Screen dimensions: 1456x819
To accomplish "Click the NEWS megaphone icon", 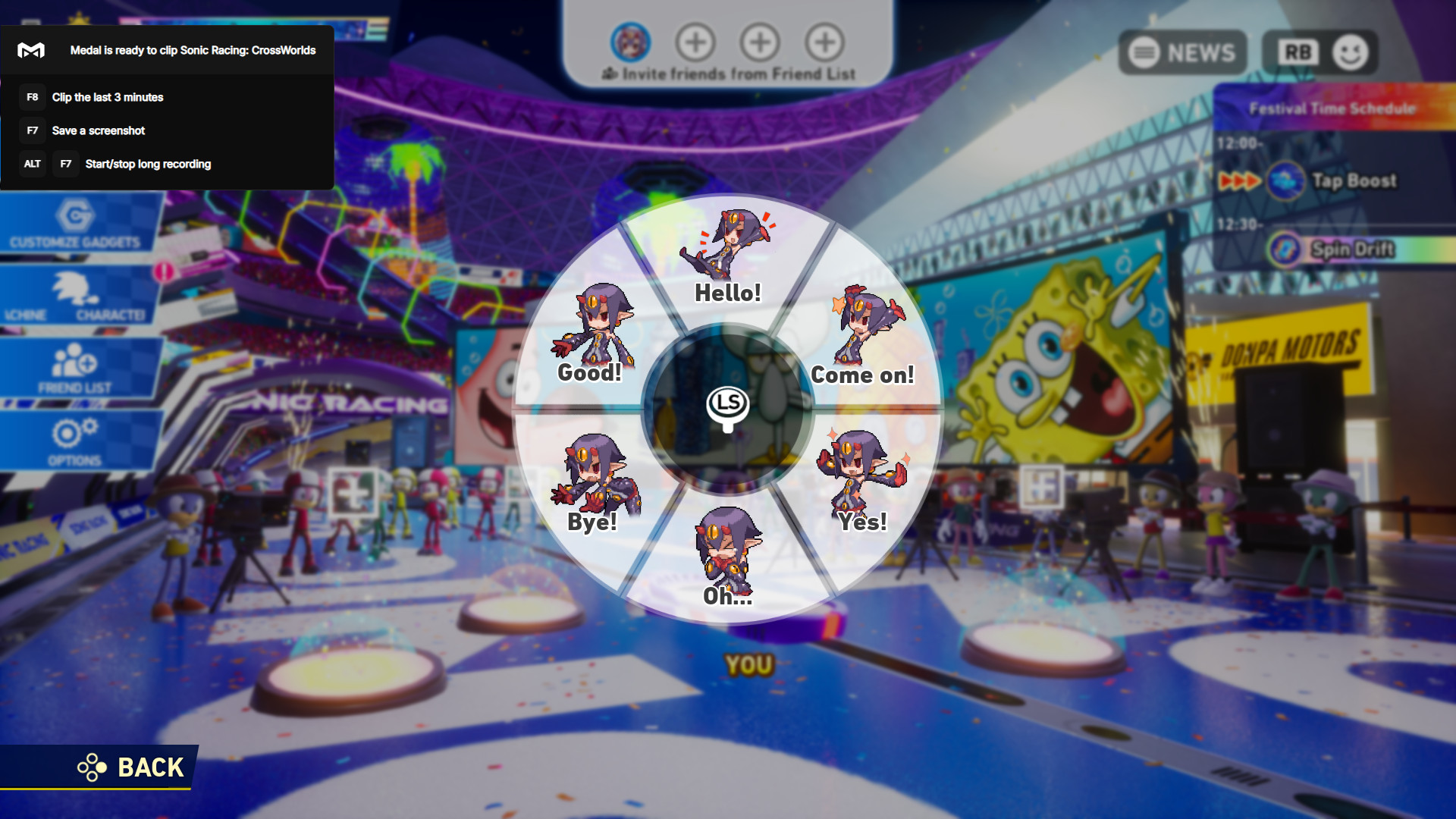I will click(1144, 52).
